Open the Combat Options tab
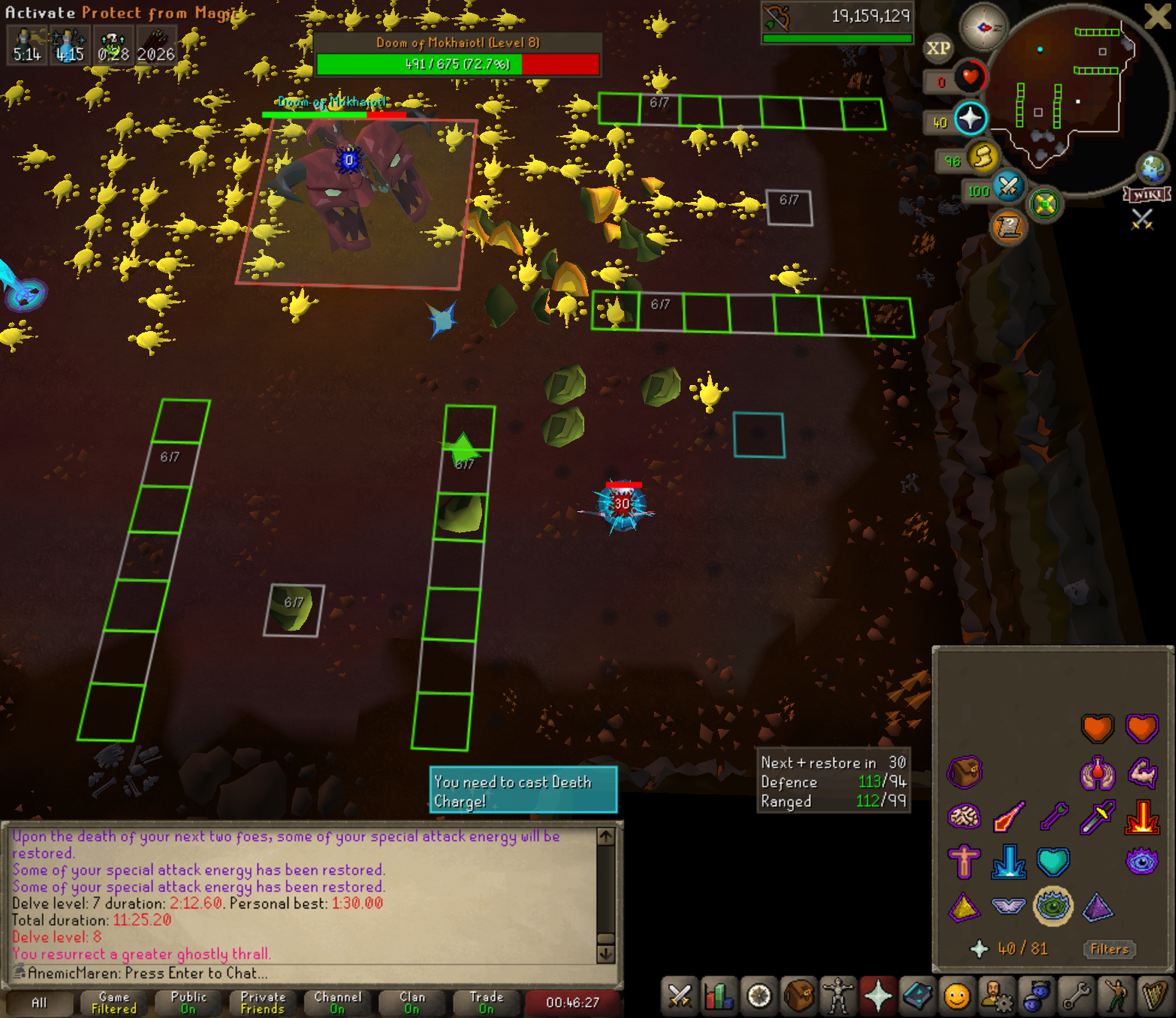 click(680, 996)
